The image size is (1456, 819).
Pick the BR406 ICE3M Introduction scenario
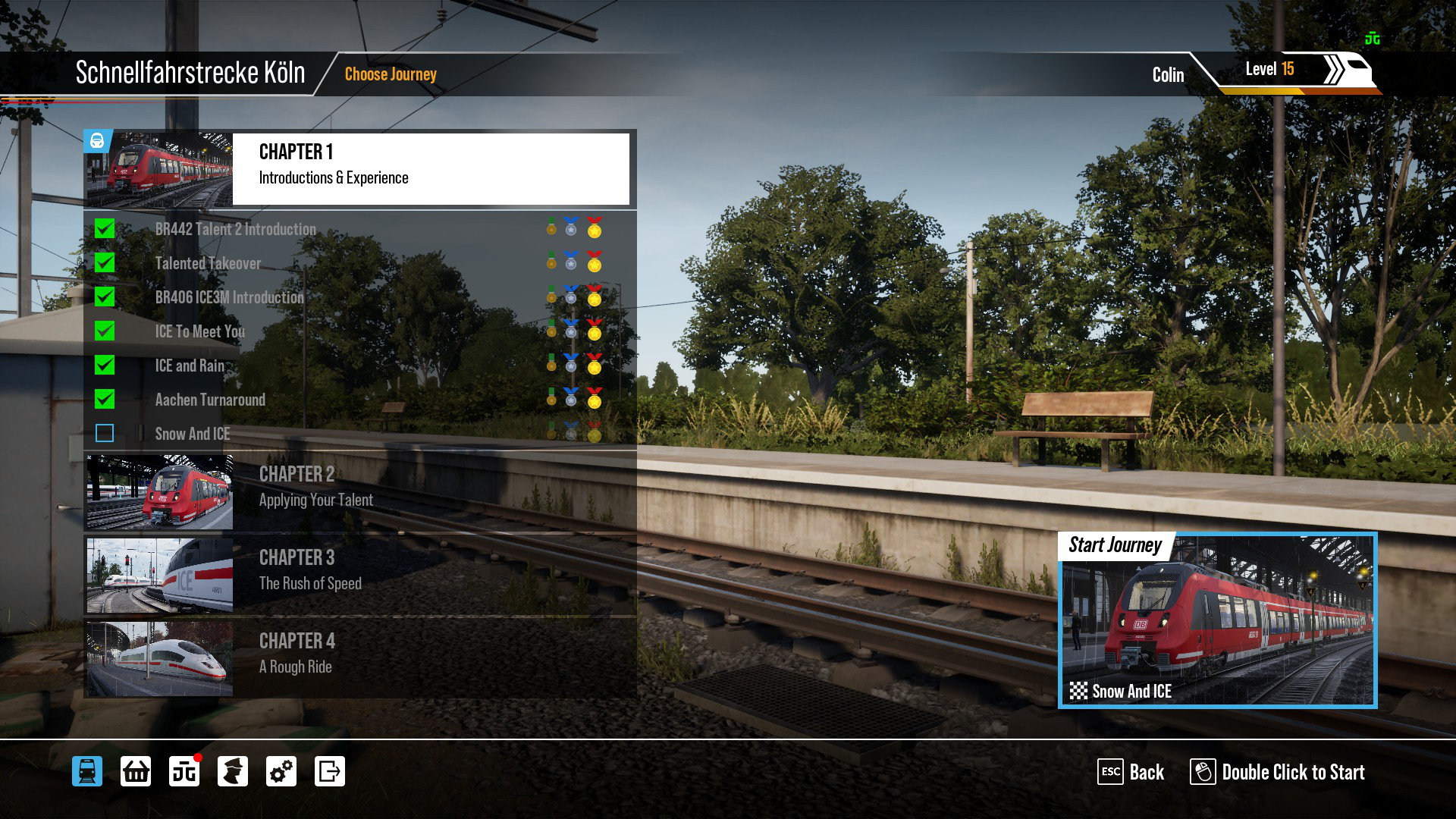tap(229, 297)
